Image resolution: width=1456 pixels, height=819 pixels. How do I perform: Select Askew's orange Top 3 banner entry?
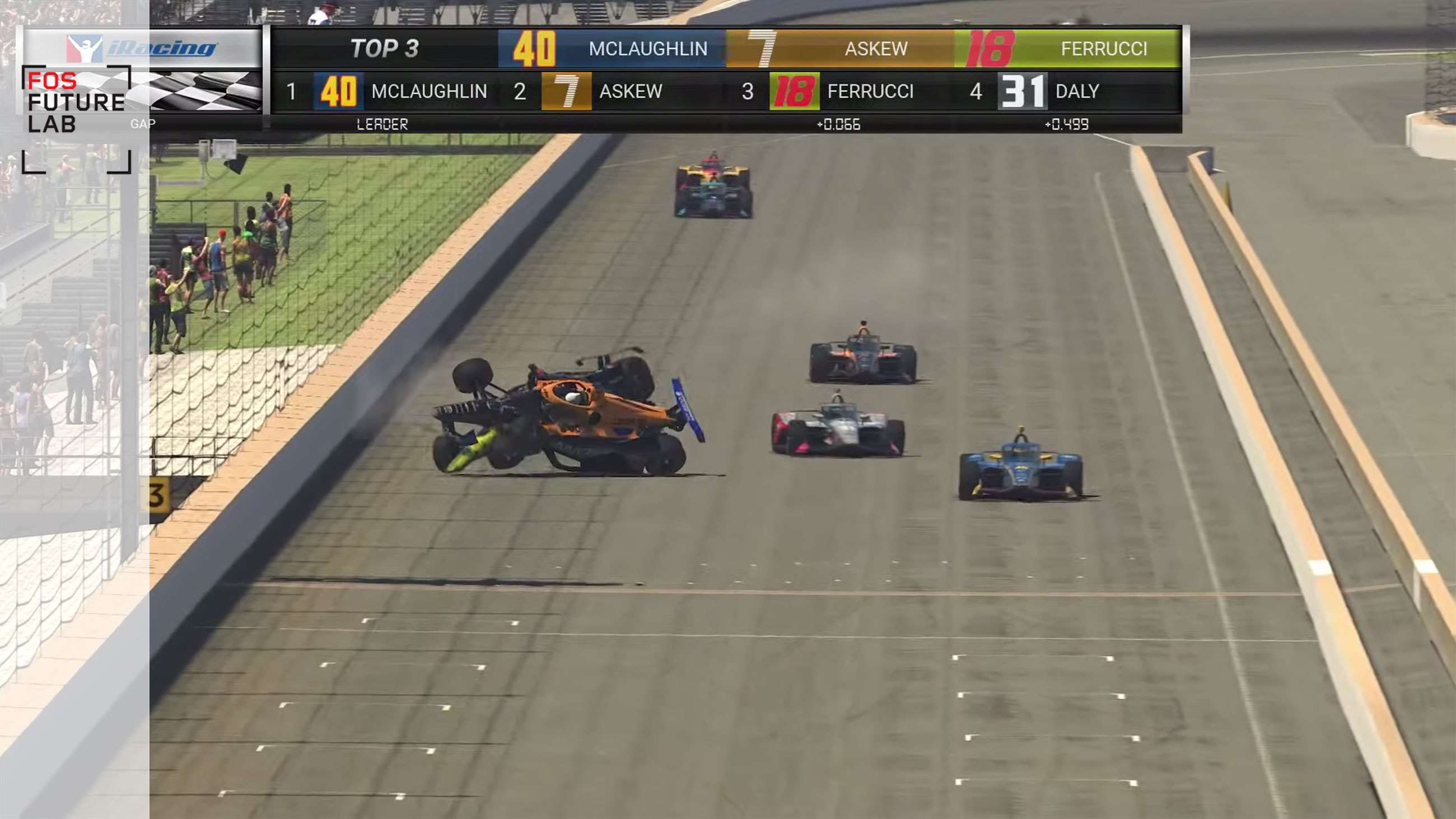tap(839, 49)
